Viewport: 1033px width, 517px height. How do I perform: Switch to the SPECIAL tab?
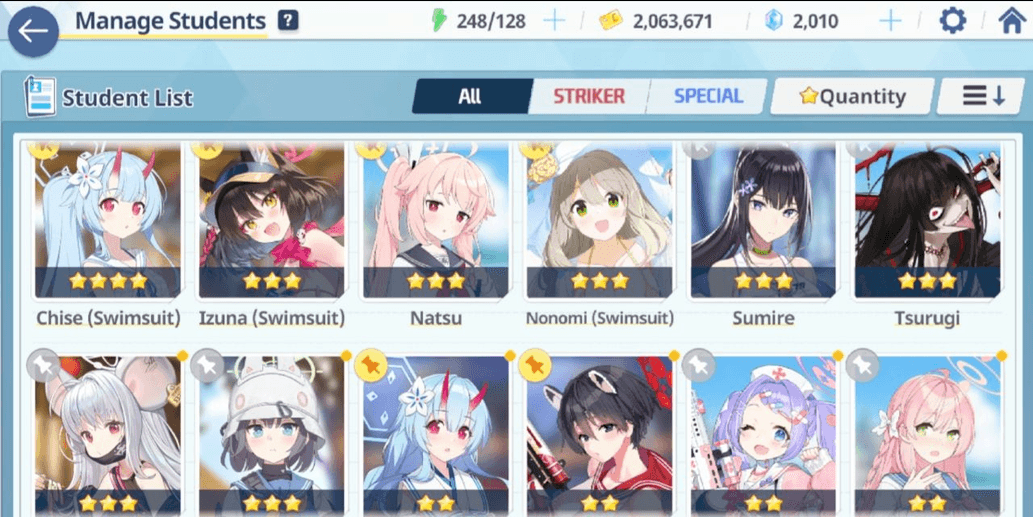pyautogui.click(x=707, y=96)
